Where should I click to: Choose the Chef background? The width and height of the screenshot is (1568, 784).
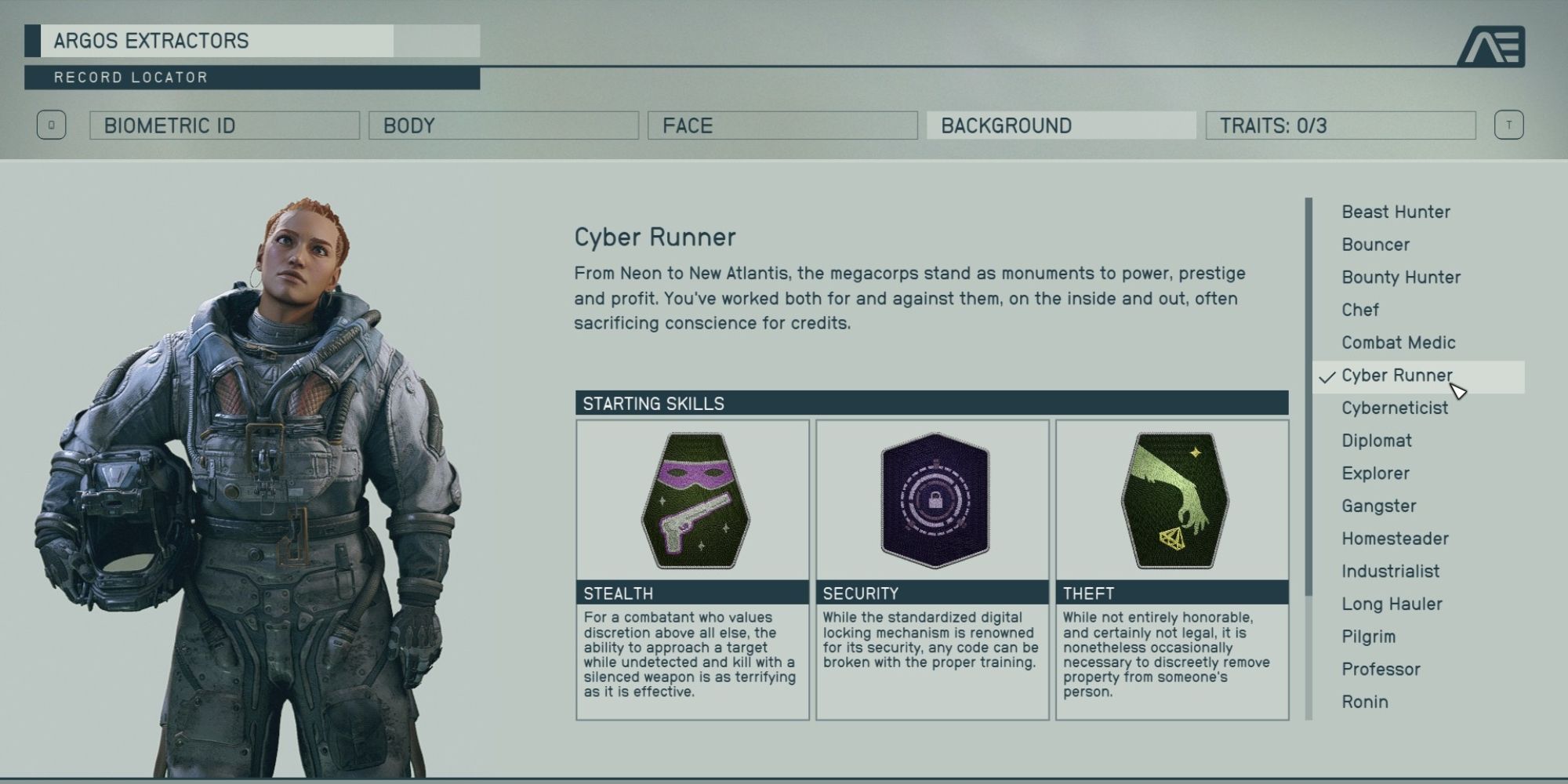click(x=1360, y=310)
